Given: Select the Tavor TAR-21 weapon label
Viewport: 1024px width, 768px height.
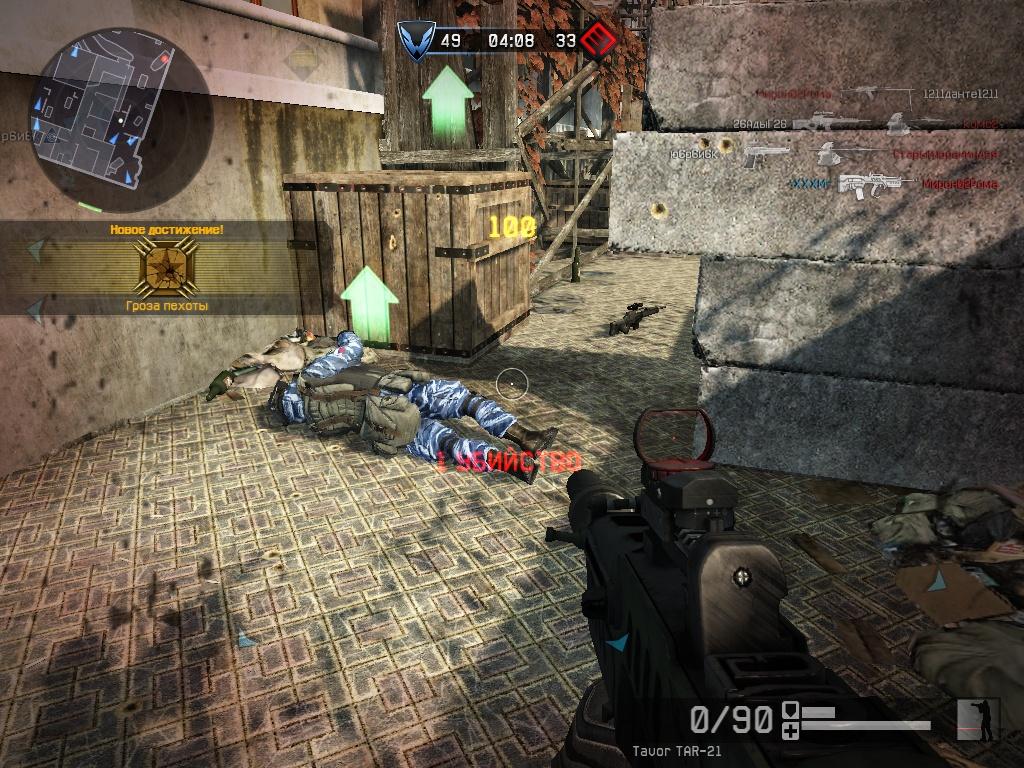Looking at the screenshot, I should [x=676, y=751].
